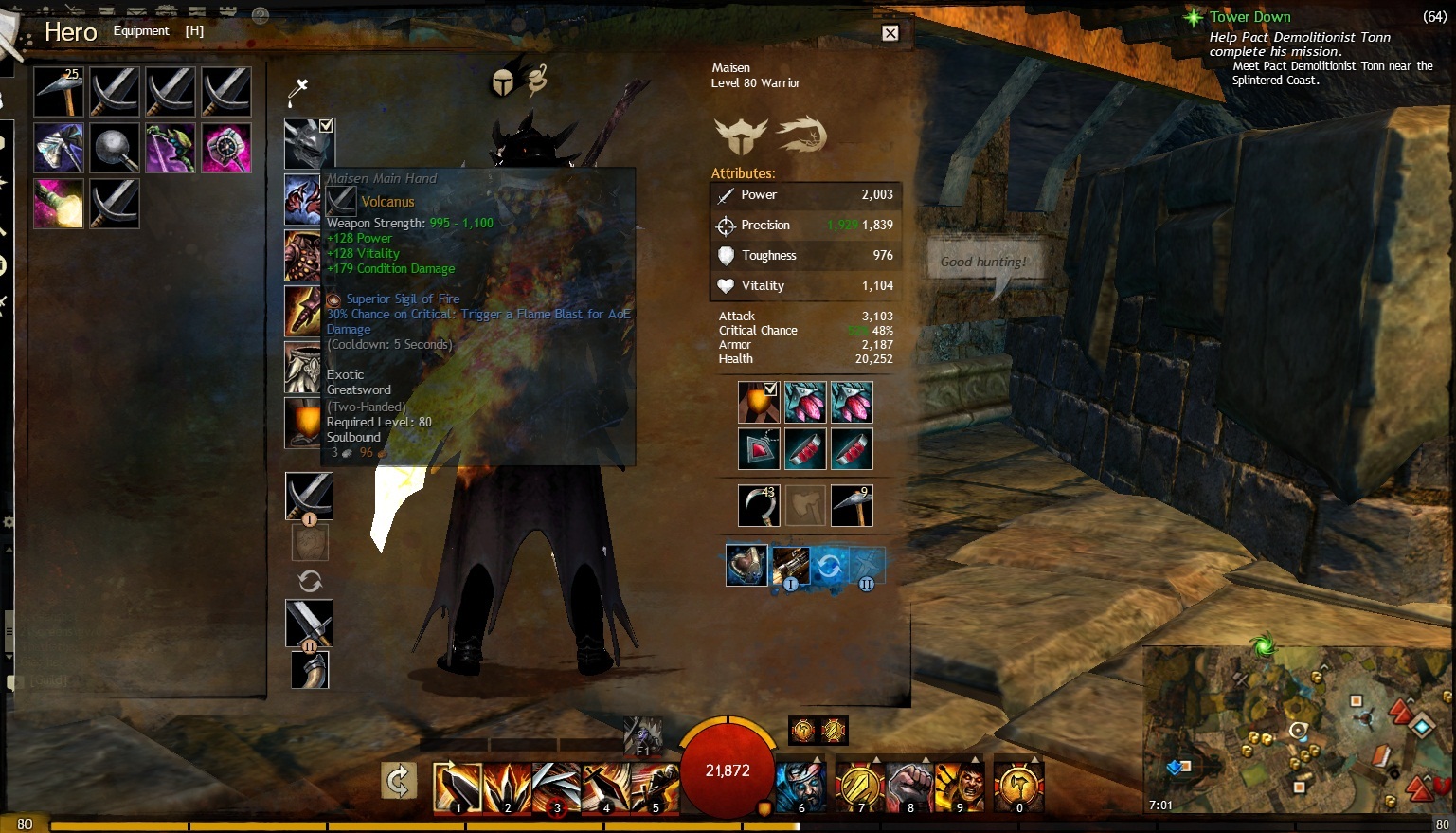Activate greatsword skill 2
Viewport: 1456px width, 833px height.
pos(507,788)
